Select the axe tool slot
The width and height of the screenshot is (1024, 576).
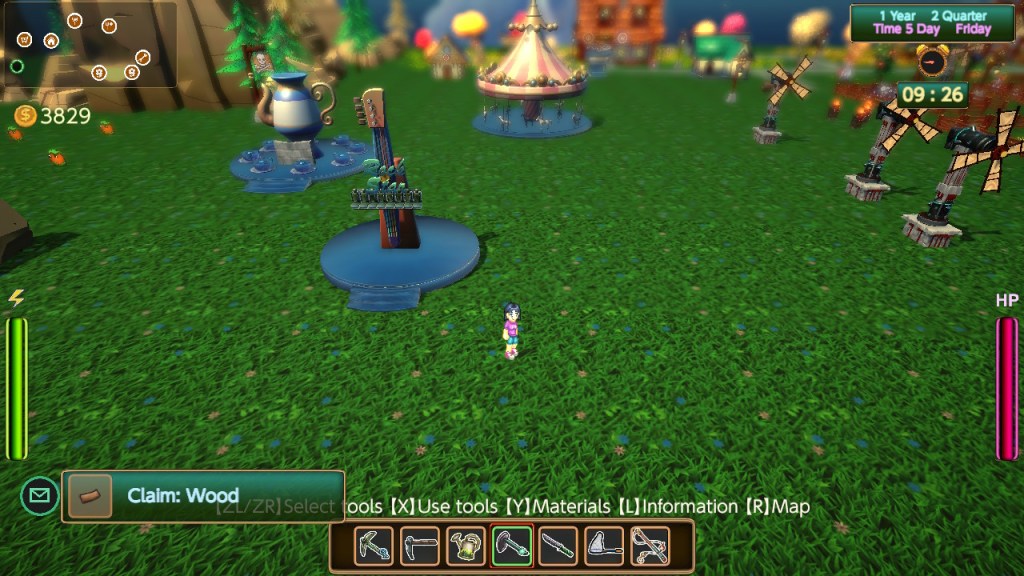[604, 546]
